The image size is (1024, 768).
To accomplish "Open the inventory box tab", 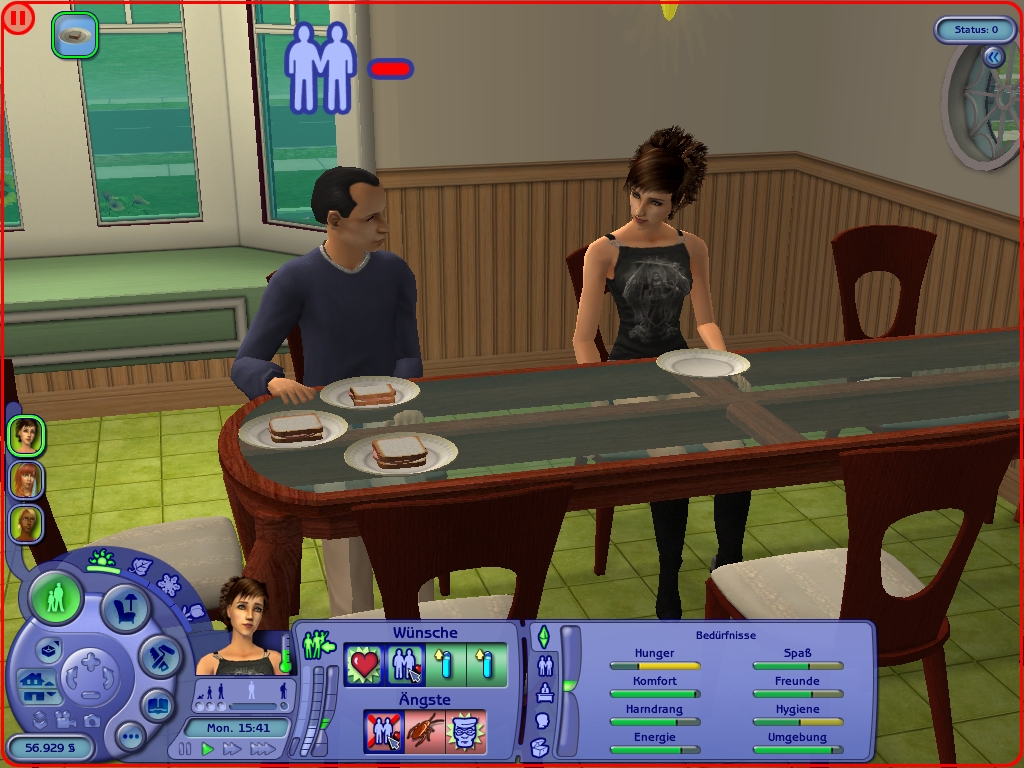I will [x=540, y=746].
